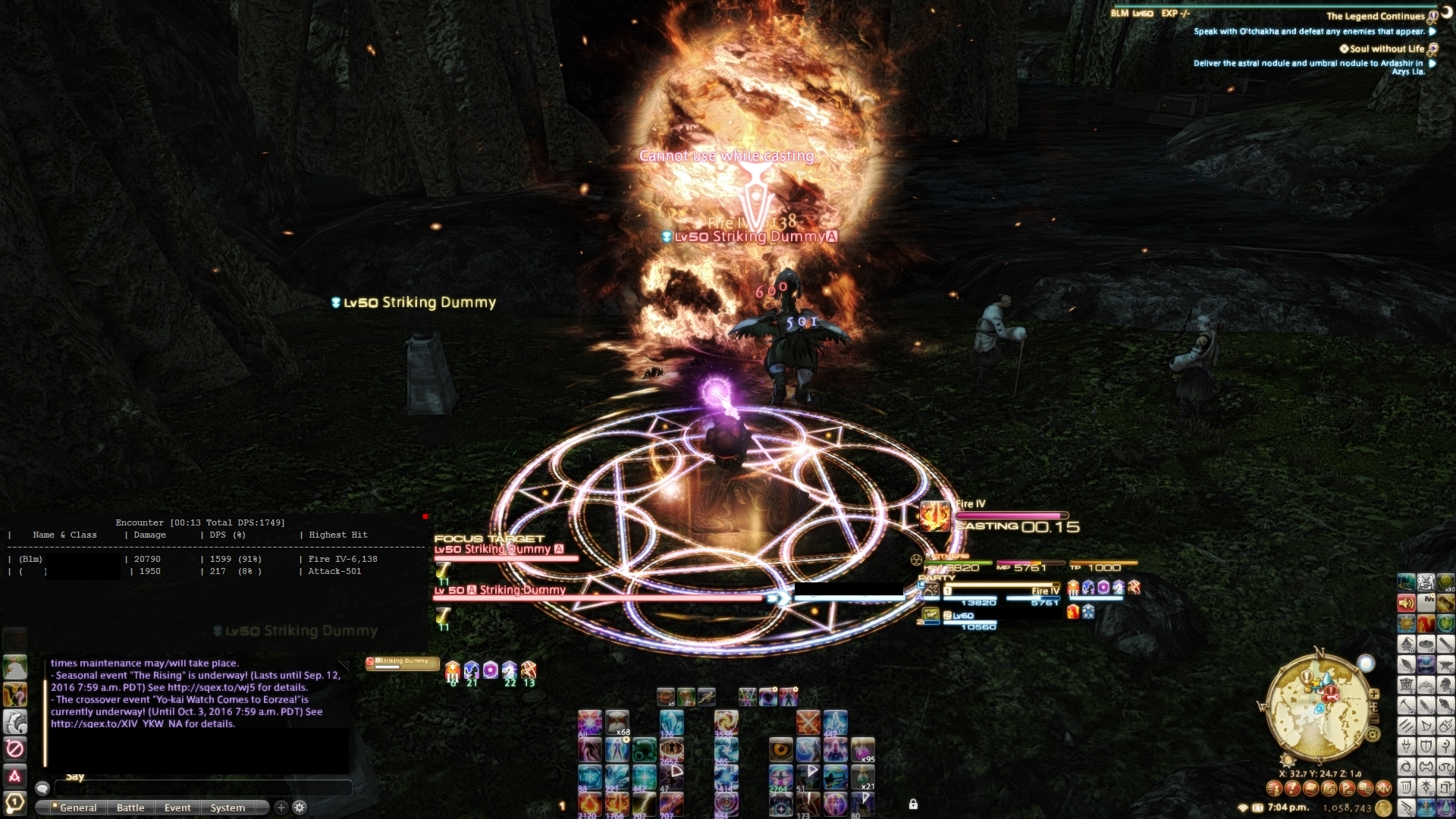Click the sqex.to/wj5 link in chat
Image resolution: width=1456 pixels, height=819 pixels.
click(218, 688)
